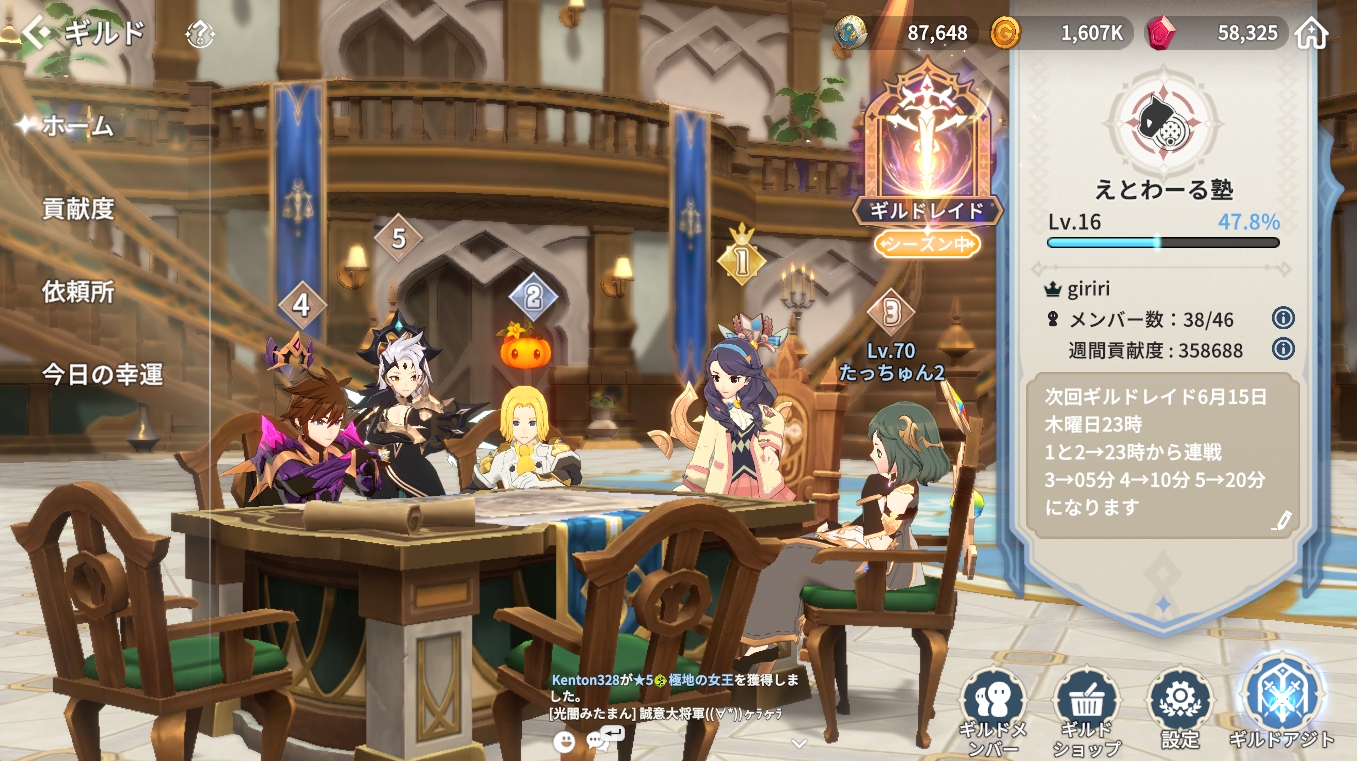The height and width of the screenshot is (761, 1357).
Task: Go back using the ギルド back arrow
Action: pyautogui.click(x=36, y=33)
